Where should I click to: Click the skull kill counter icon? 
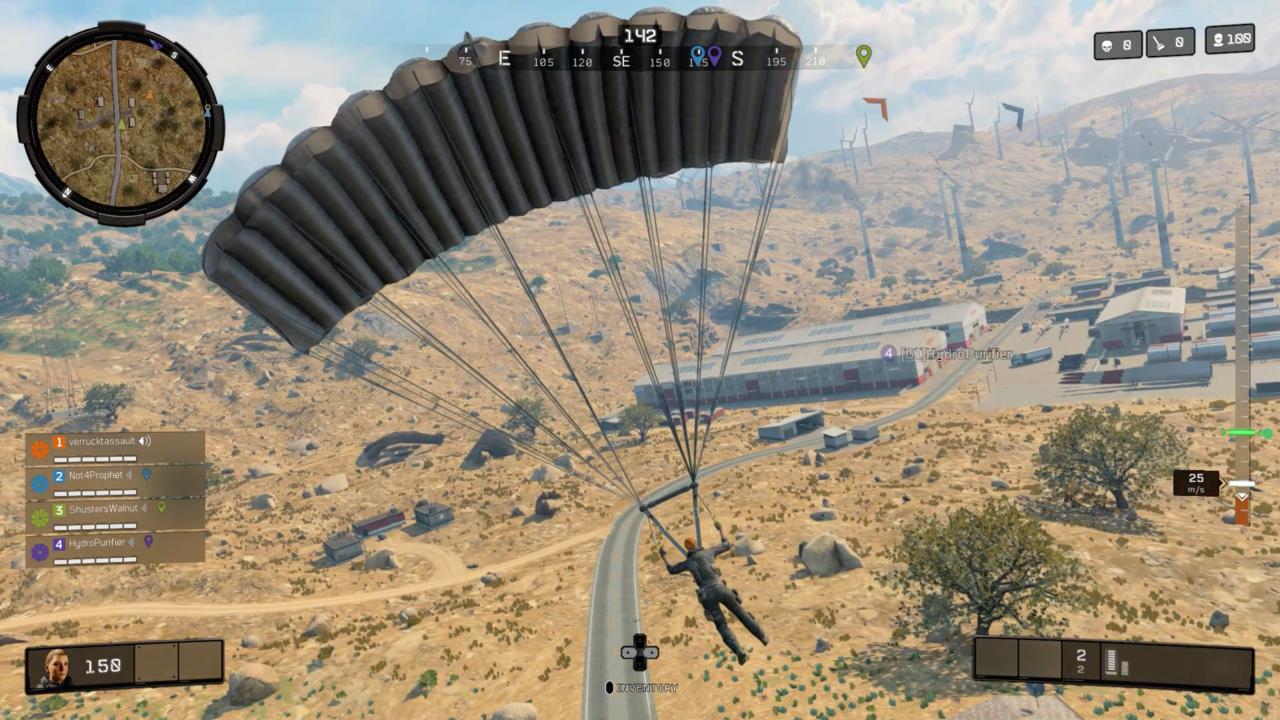(x=1108, y=43)
